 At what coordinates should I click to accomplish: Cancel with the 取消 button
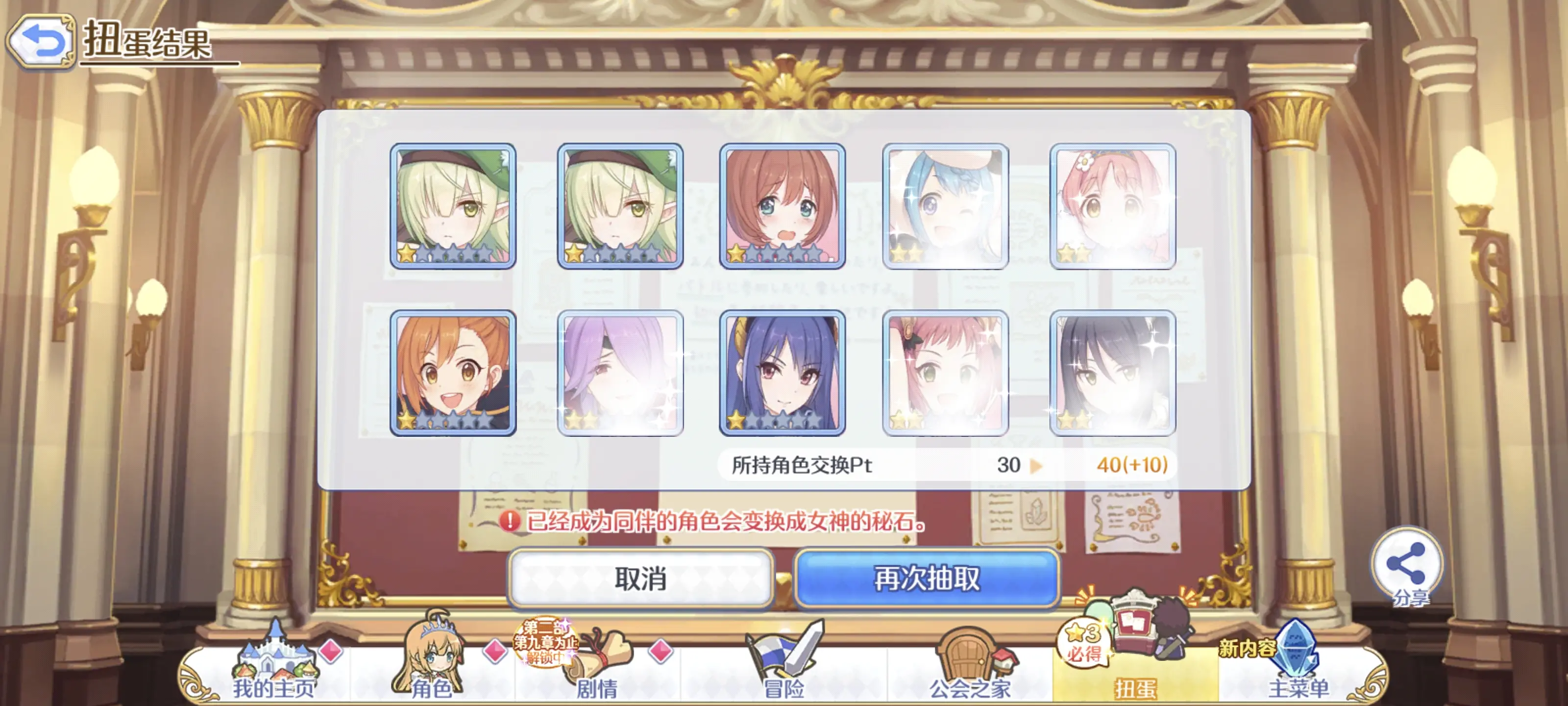pos(640,578)
